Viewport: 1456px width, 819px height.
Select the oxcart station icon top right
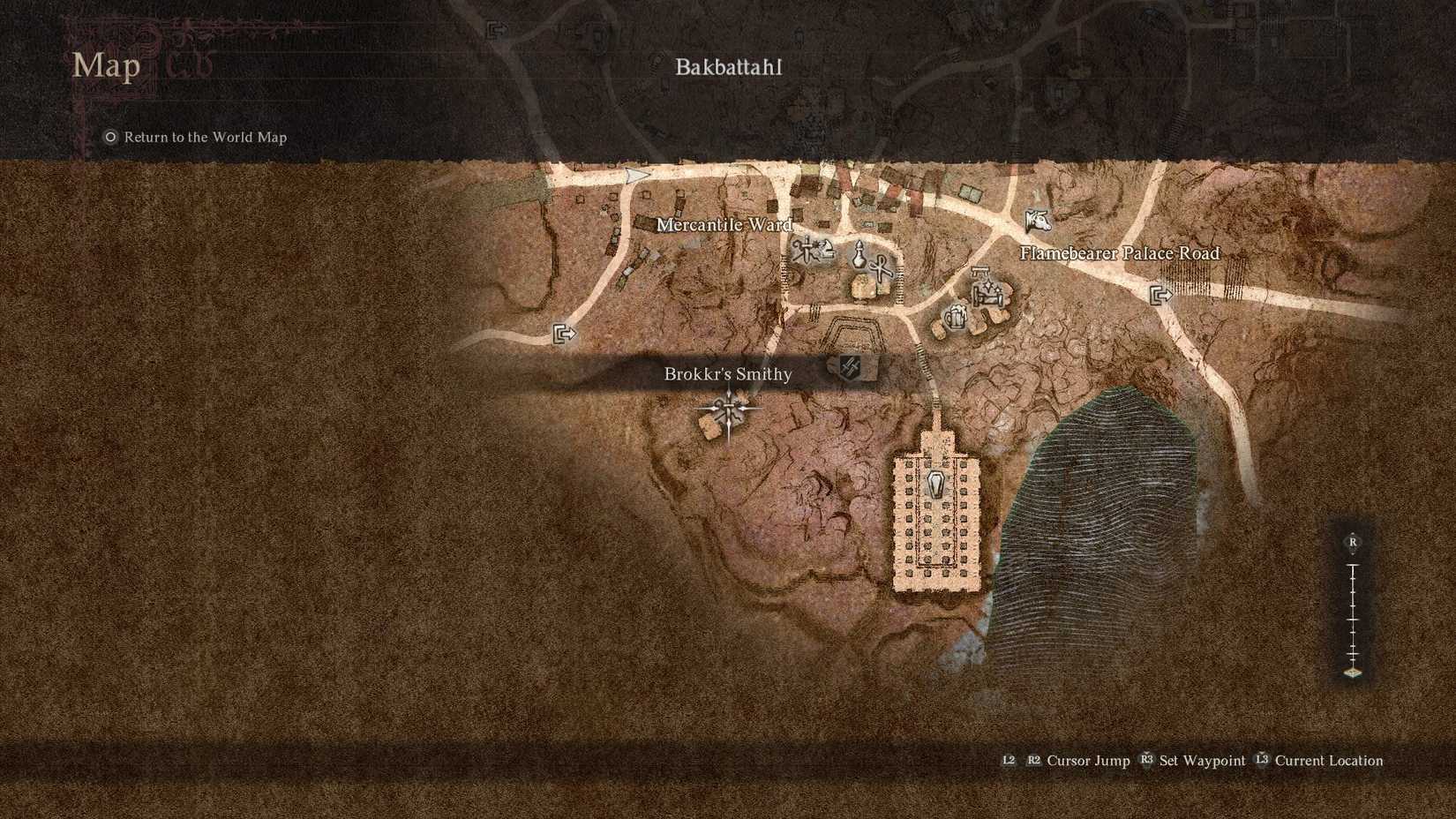(1039, 221)
